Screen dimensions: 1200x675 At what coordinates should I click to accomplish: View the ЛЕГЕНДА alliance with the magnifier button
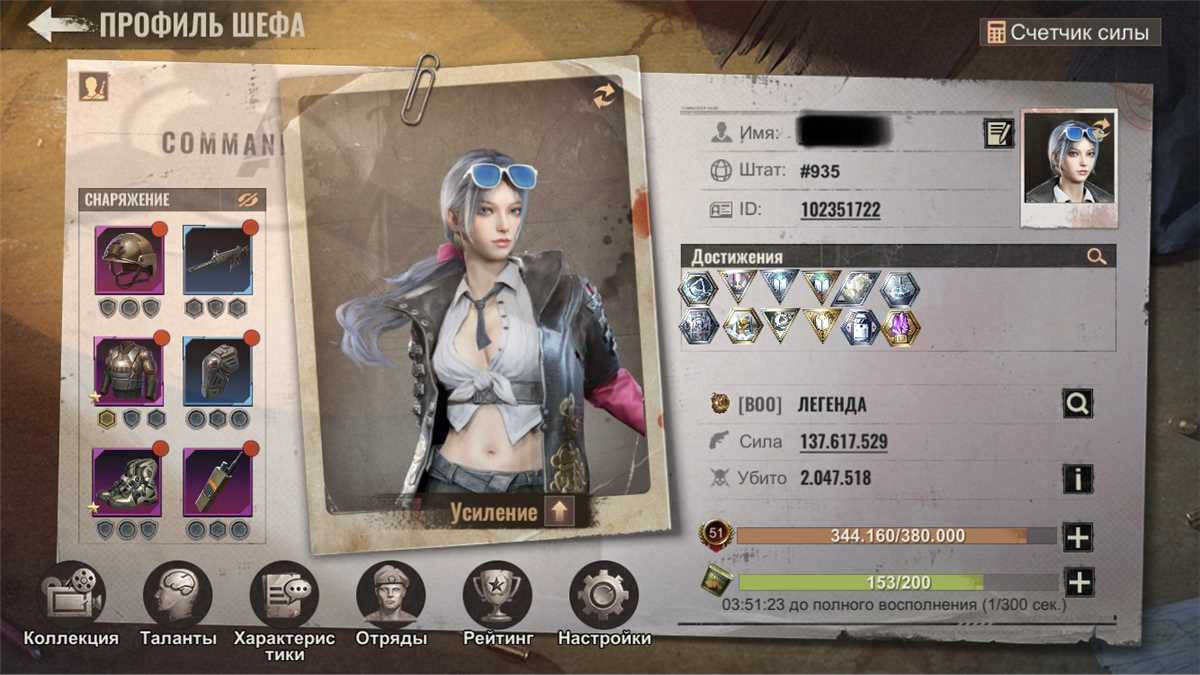(1077, 404)
